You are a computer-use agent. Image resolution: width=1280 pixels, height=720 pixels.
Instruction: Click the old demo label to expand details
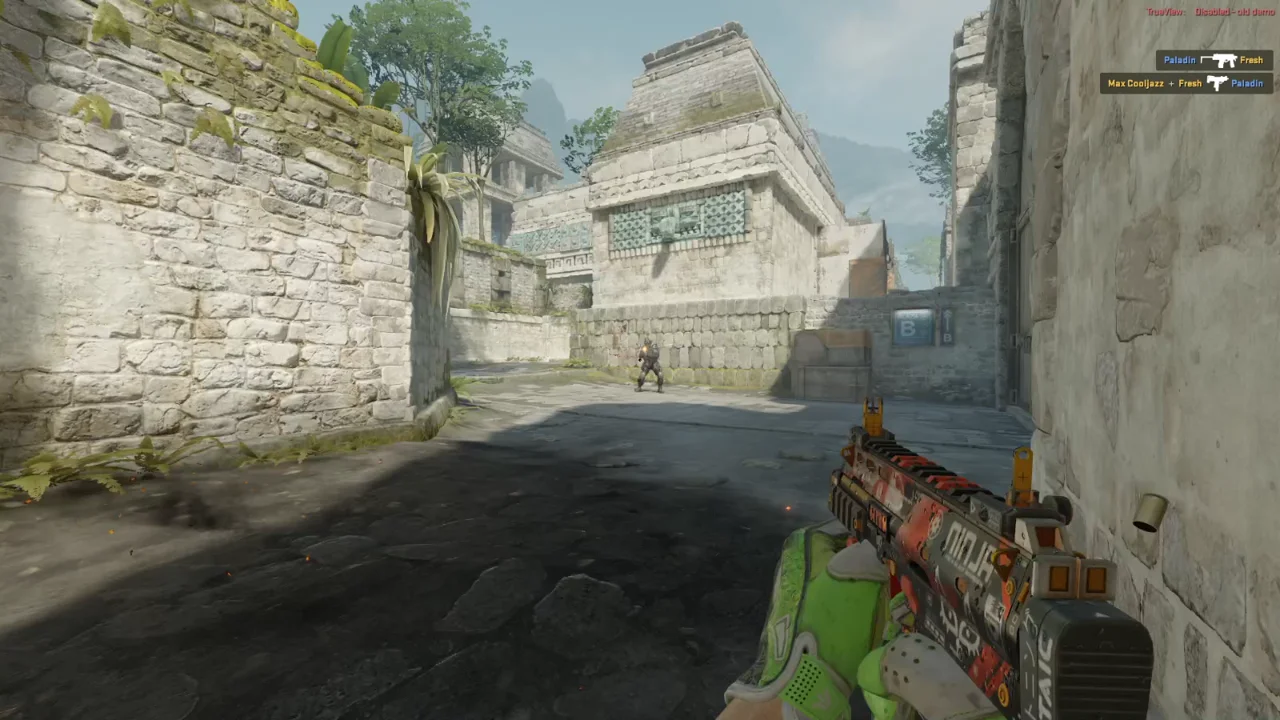click(x=1258, y=12)
